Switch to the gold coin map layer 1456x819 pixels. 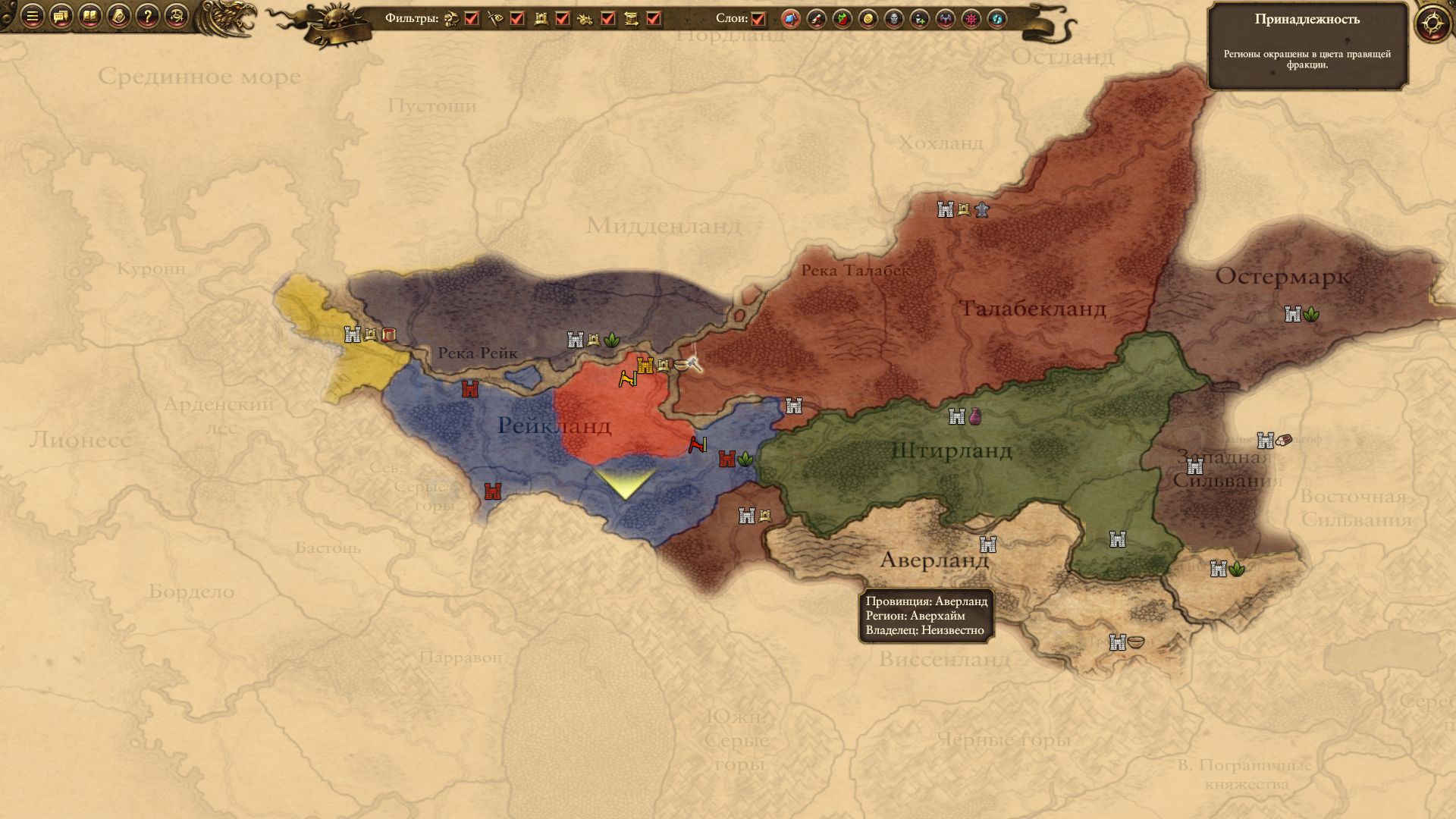coord(868,19)
